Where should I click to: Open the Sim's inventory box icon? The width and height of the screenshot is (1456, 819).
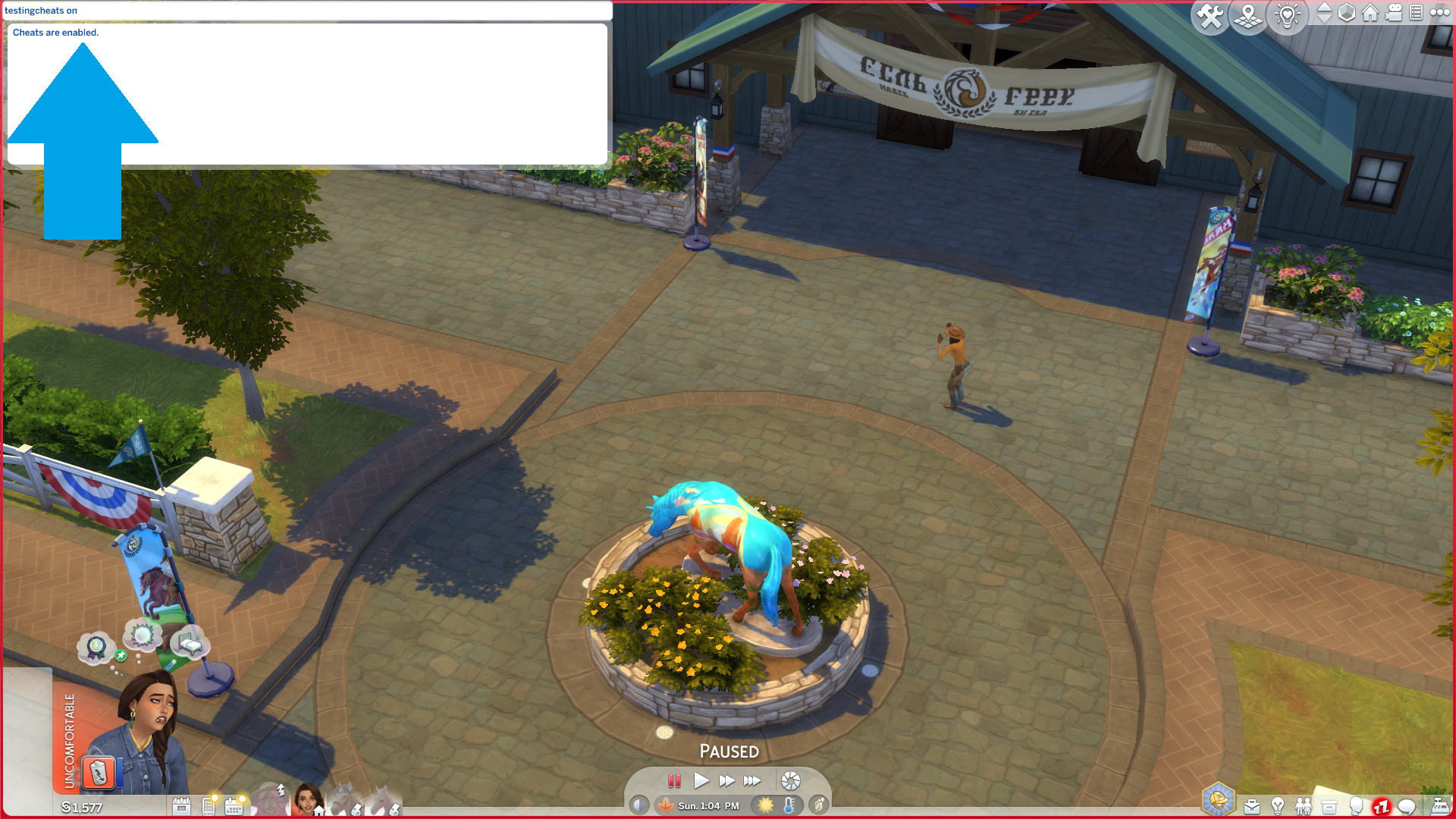click(x=1329, y=805)
